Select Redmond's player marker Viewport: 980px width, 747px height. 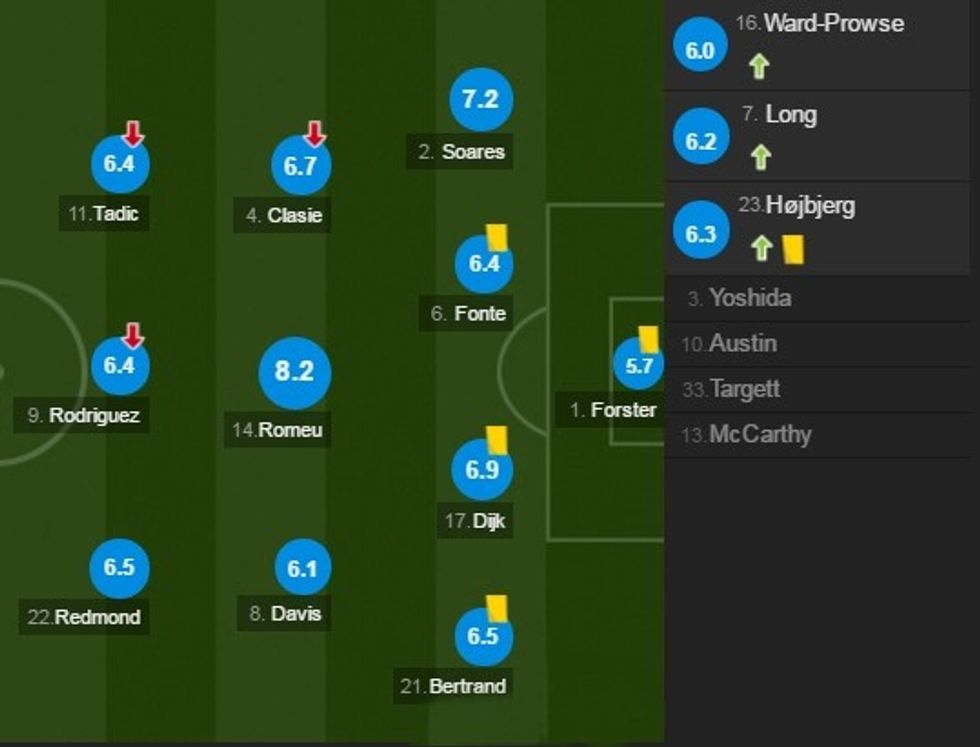pyautogui.click(x=119, y=567)
